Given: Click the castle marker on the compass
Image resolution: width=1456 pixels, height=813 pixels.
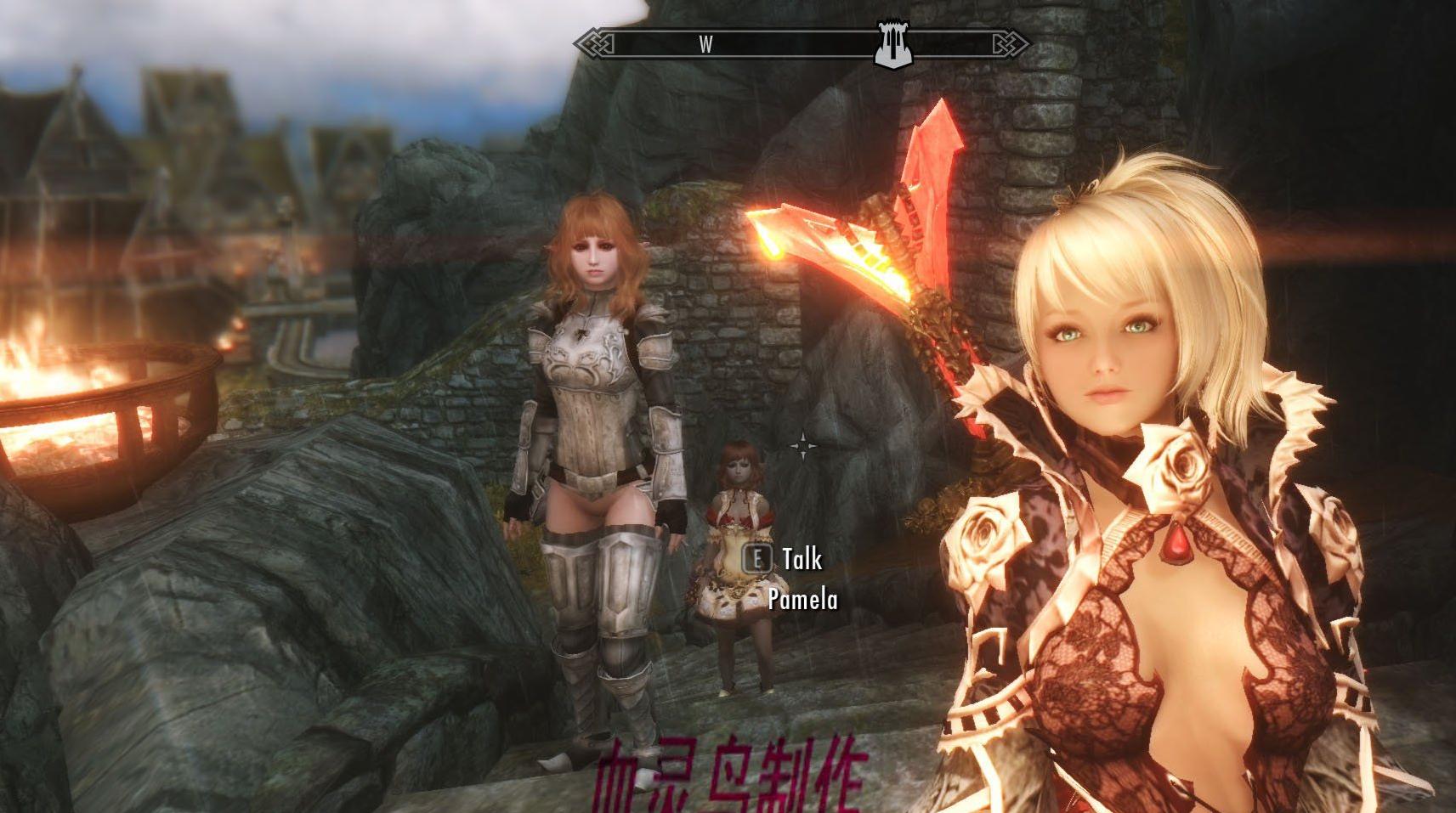Looking at the screenshot, I should [x=892, y=44].
